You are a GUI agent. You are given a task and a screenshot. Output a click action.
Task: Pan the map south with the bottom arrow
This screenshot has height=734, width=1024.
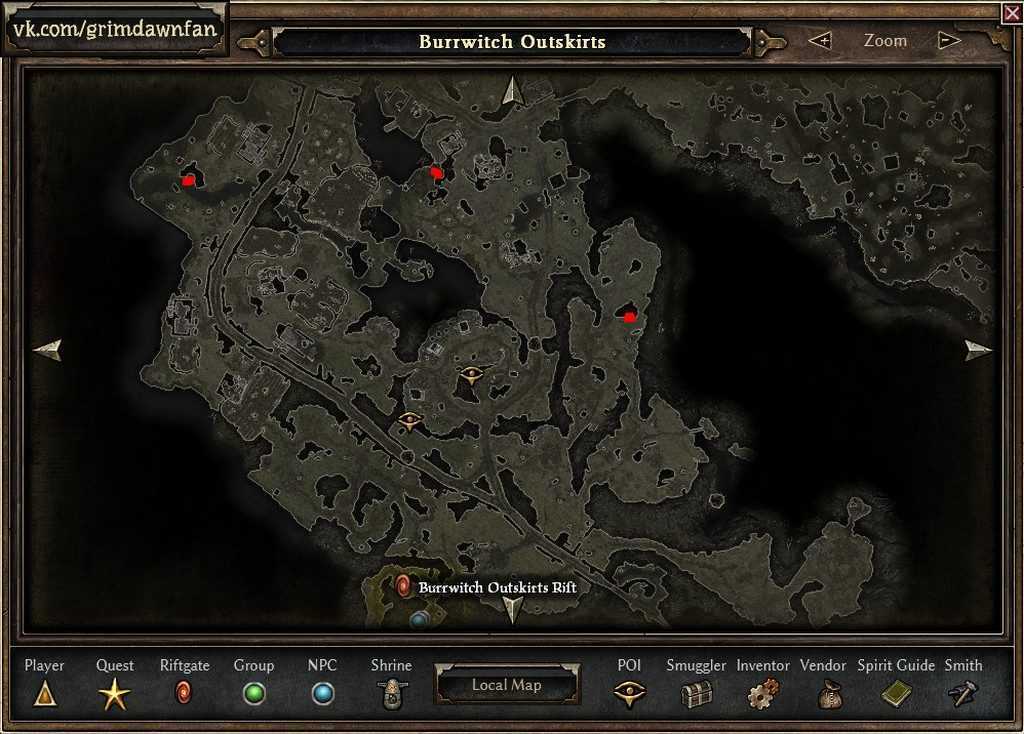[x=513, y=608]
